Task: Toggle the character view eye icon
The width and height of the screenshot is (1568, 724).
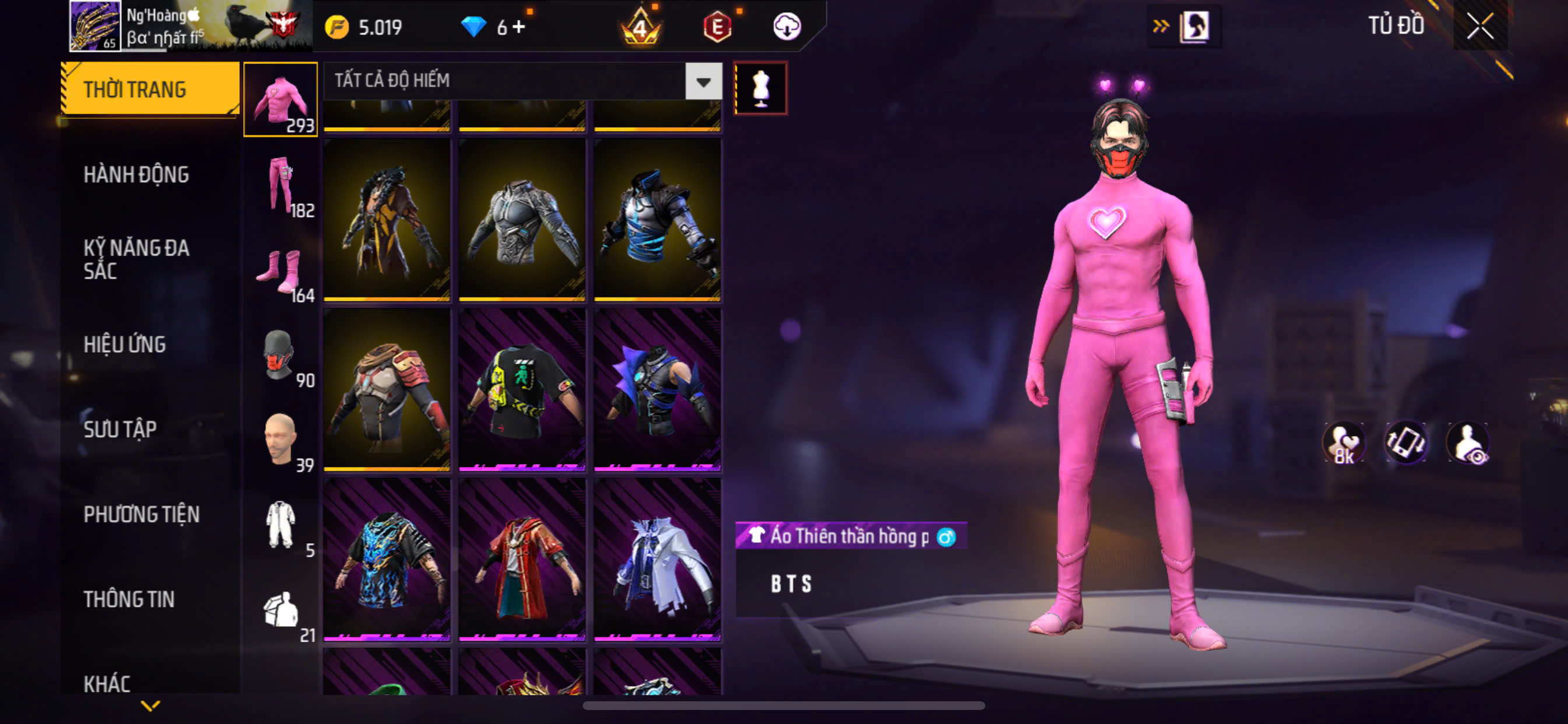Action: (1468, 443)
